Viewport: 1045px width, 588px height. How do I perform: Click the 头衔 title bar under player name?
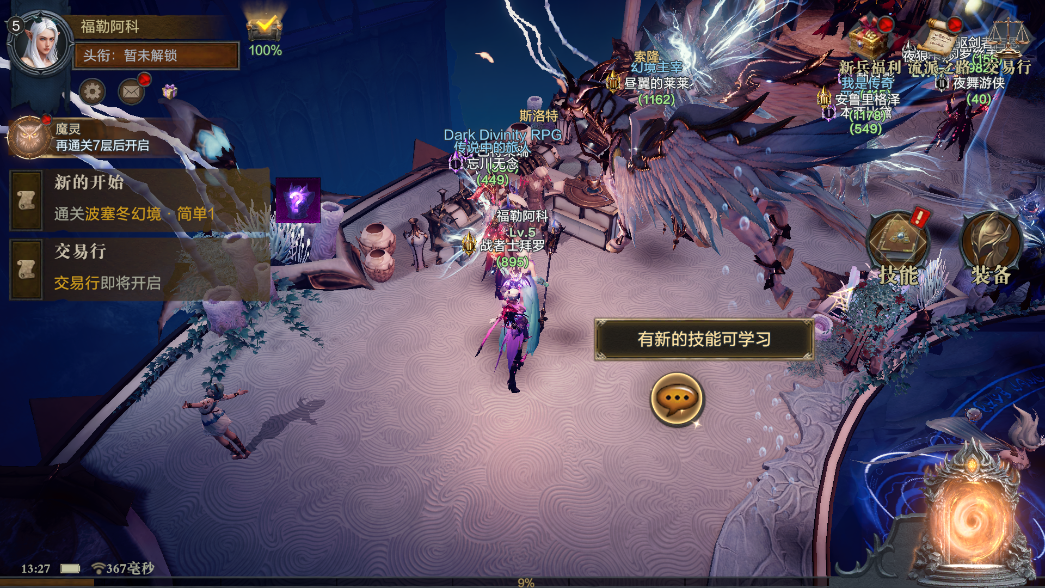[x=157, y=56]
